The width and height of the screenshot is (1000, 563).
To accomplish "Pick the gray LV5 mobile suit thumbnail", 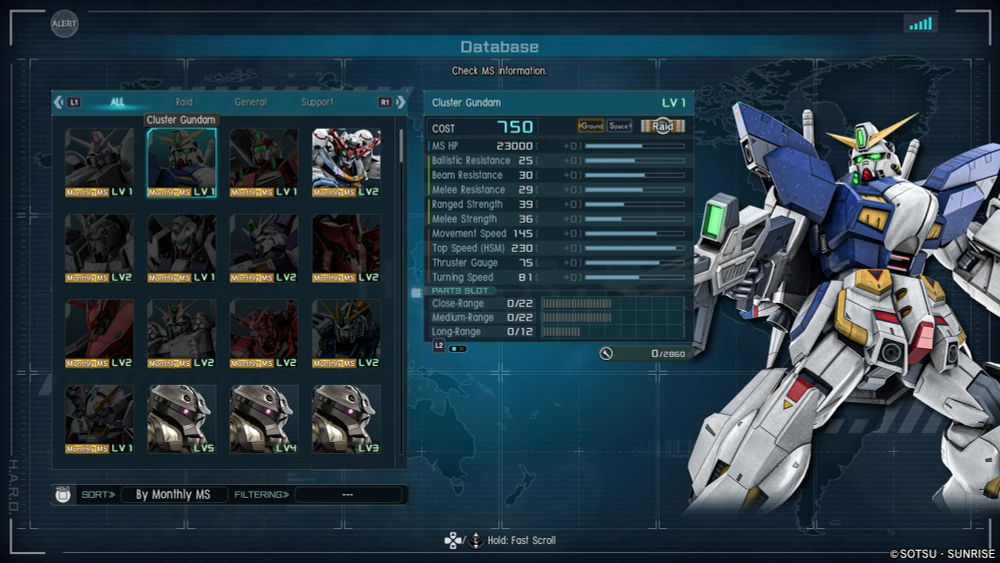I will tap(182, 419).
